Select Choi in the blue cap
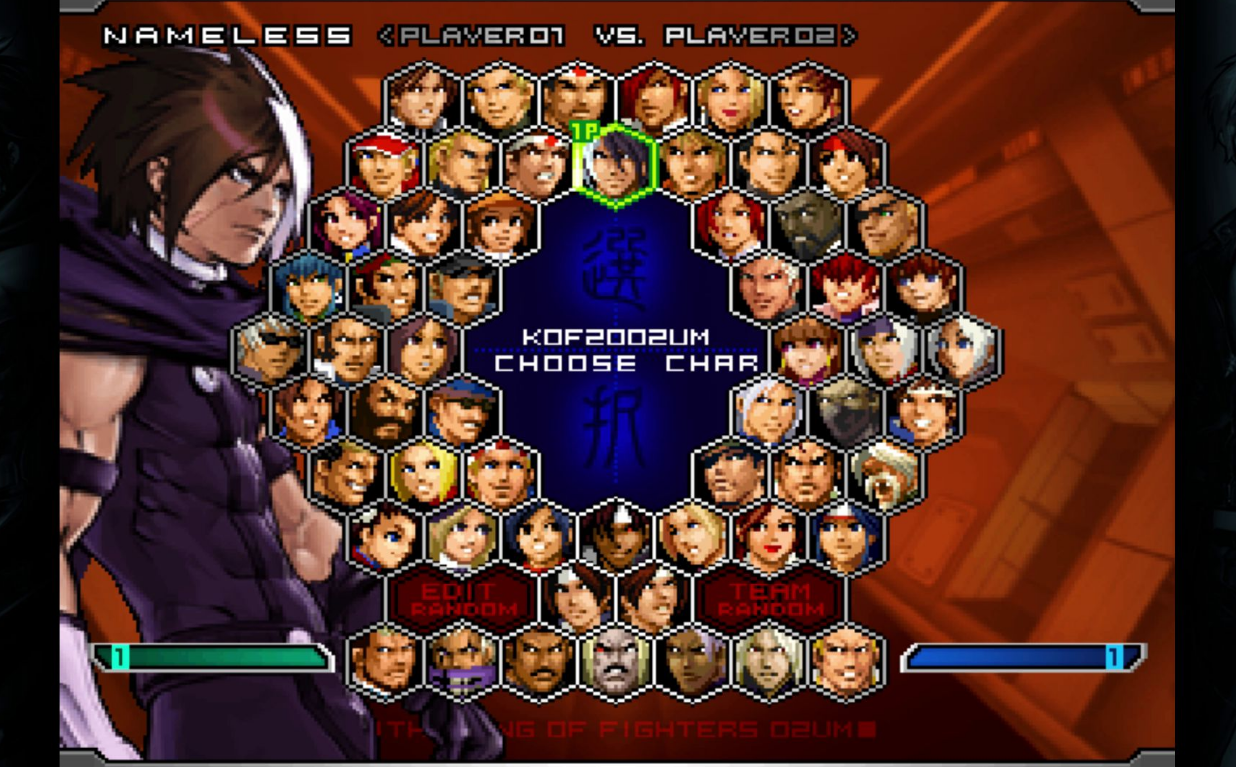1236x767 pixels. [462, 412]
